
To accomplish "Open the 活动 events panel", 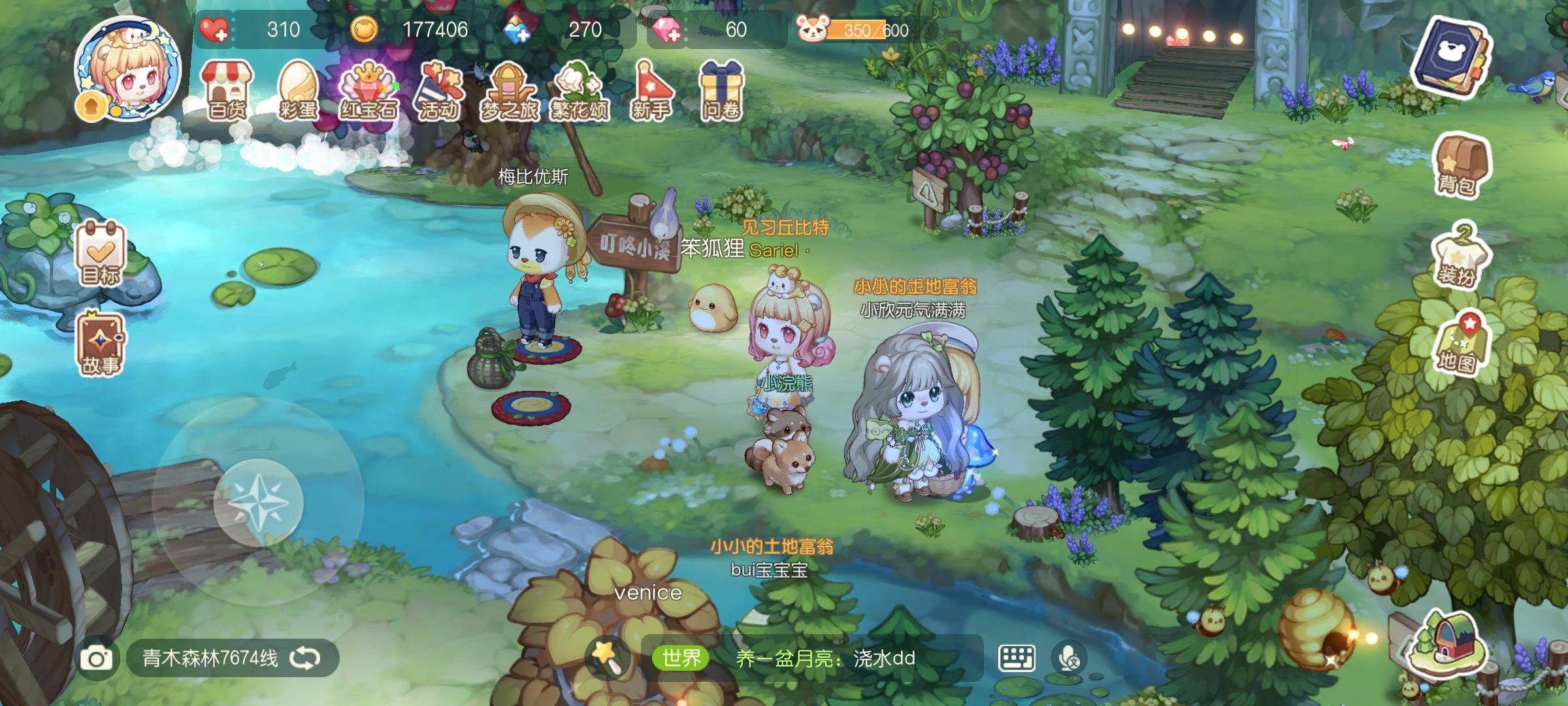I will [x=440, y=88].
